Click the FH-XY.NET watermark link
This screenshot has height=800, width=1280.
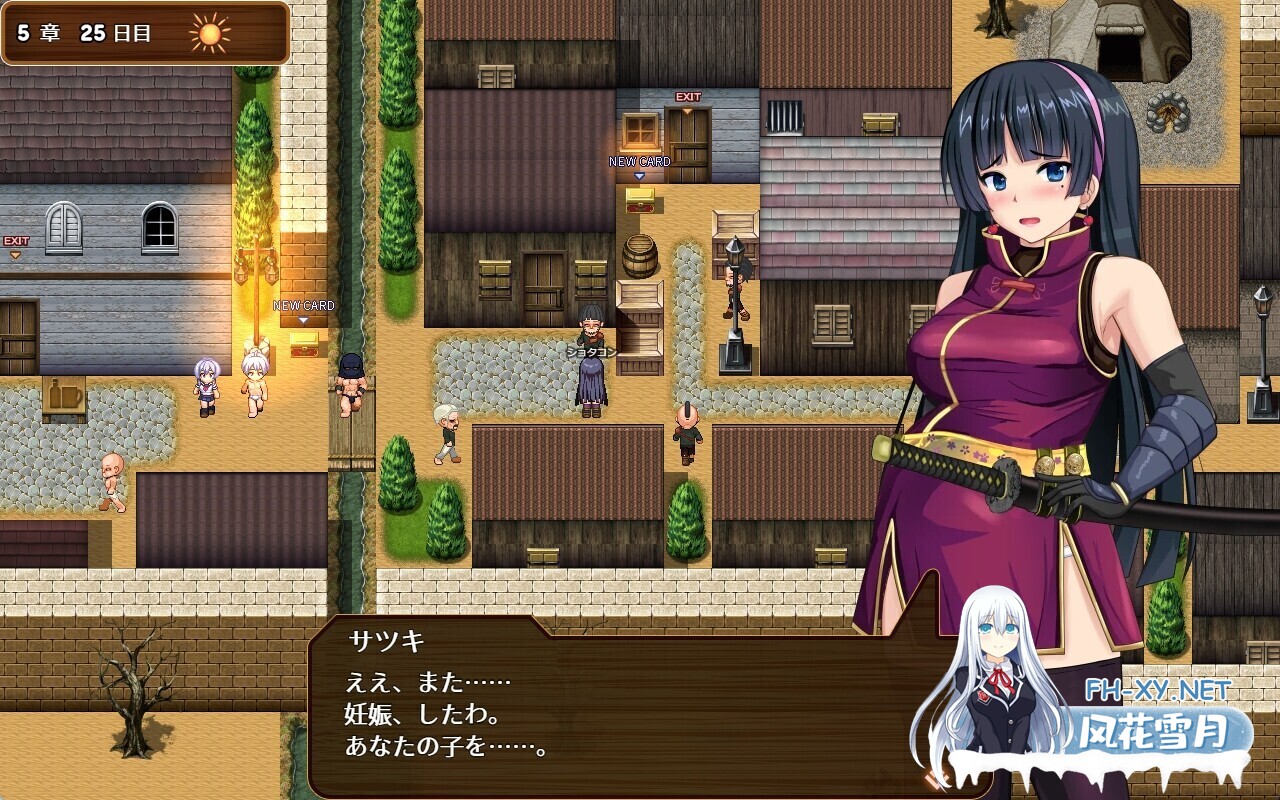pos(1157,690)
